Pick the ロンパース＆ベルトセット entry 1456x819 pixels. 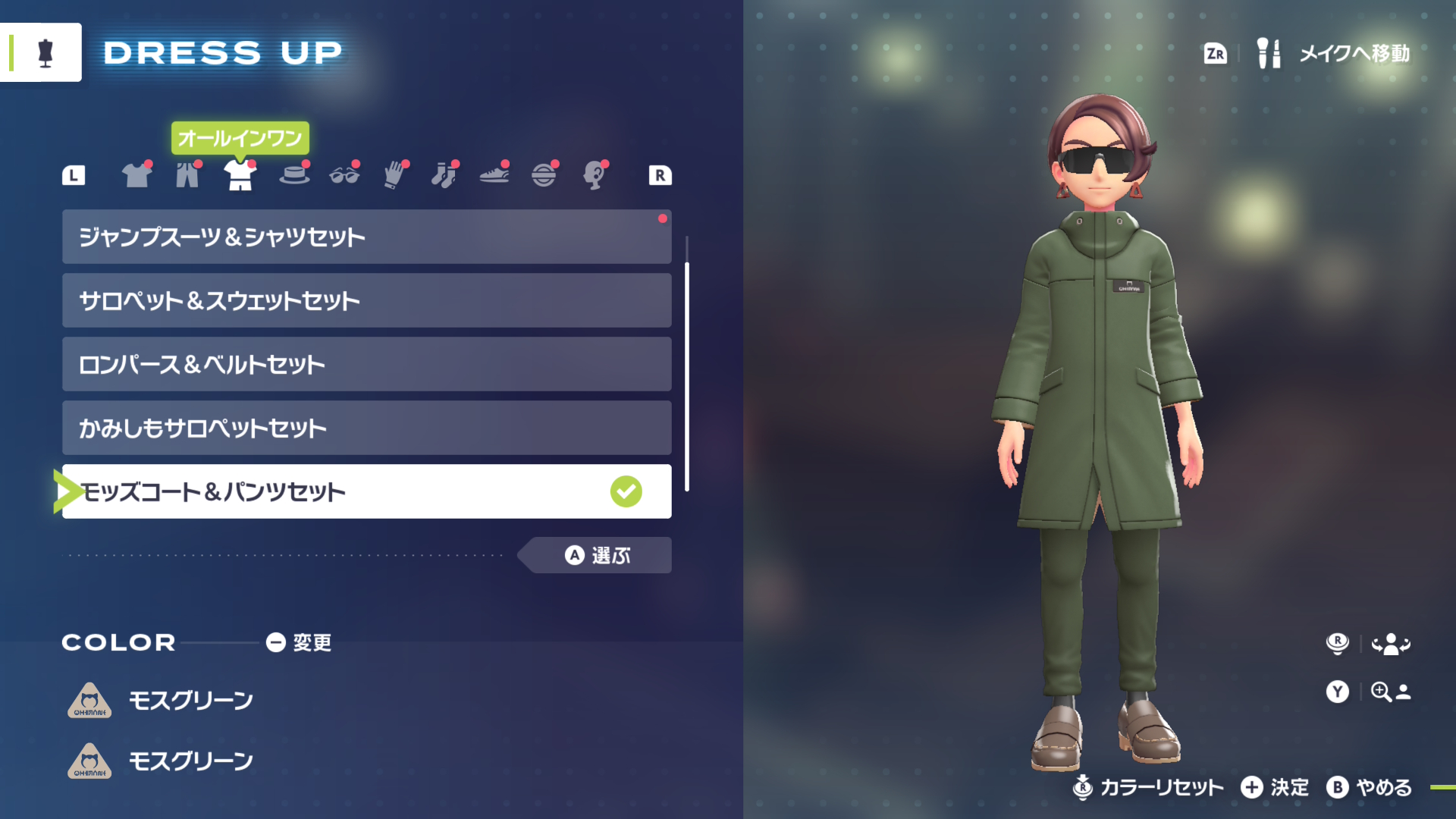366,365
